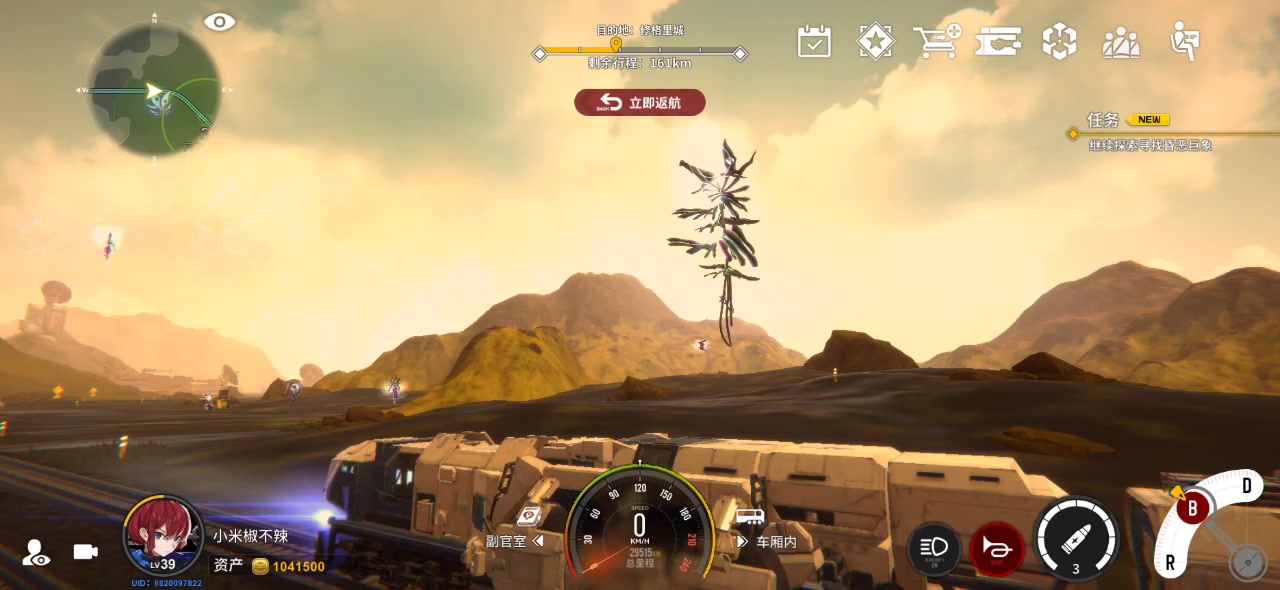Open the crew members icon
Screen dimensions: 1280x590
(1121, 42)
